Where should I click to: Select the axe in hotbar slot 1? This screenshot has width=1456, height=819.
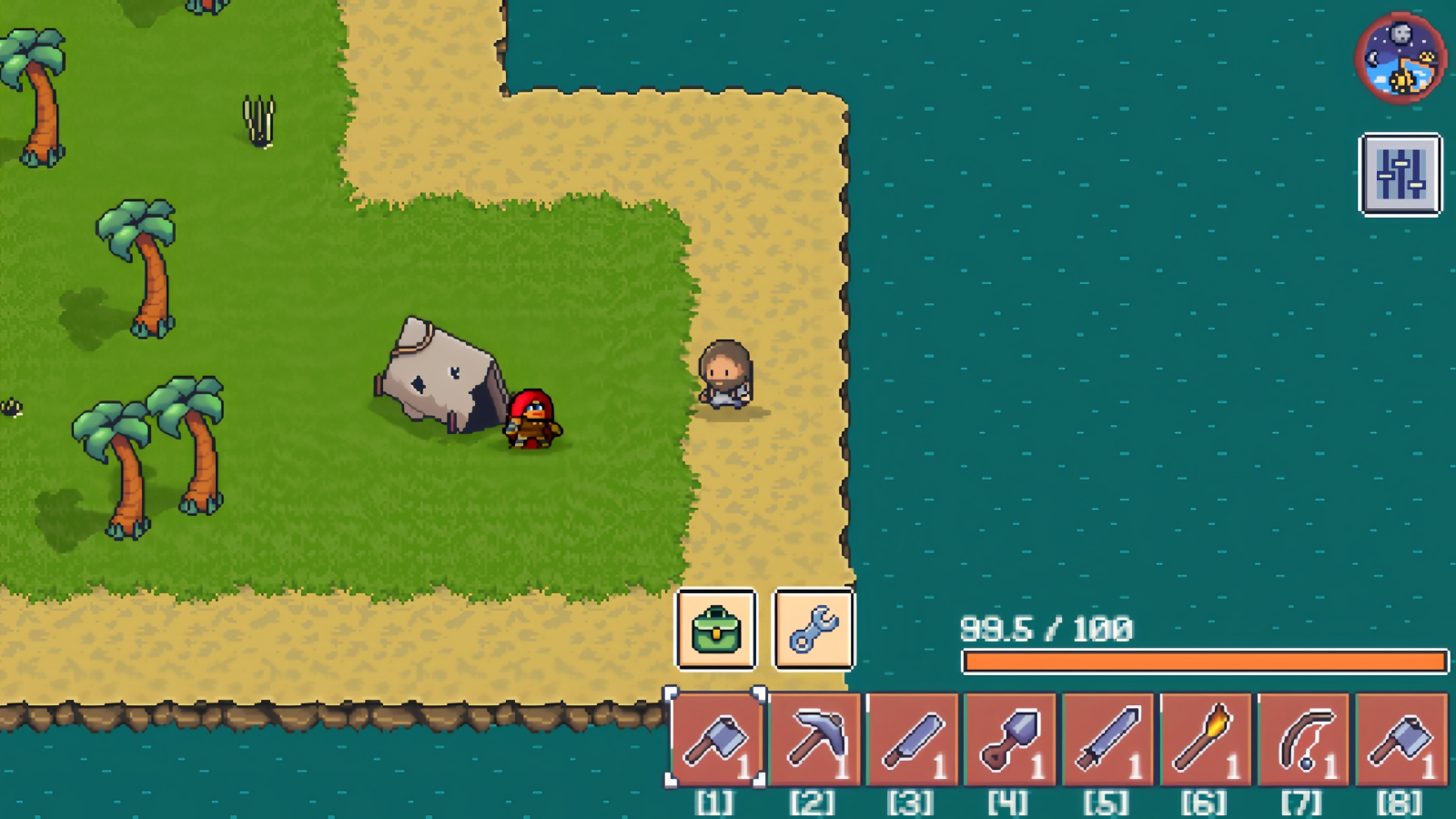(718, 737)
